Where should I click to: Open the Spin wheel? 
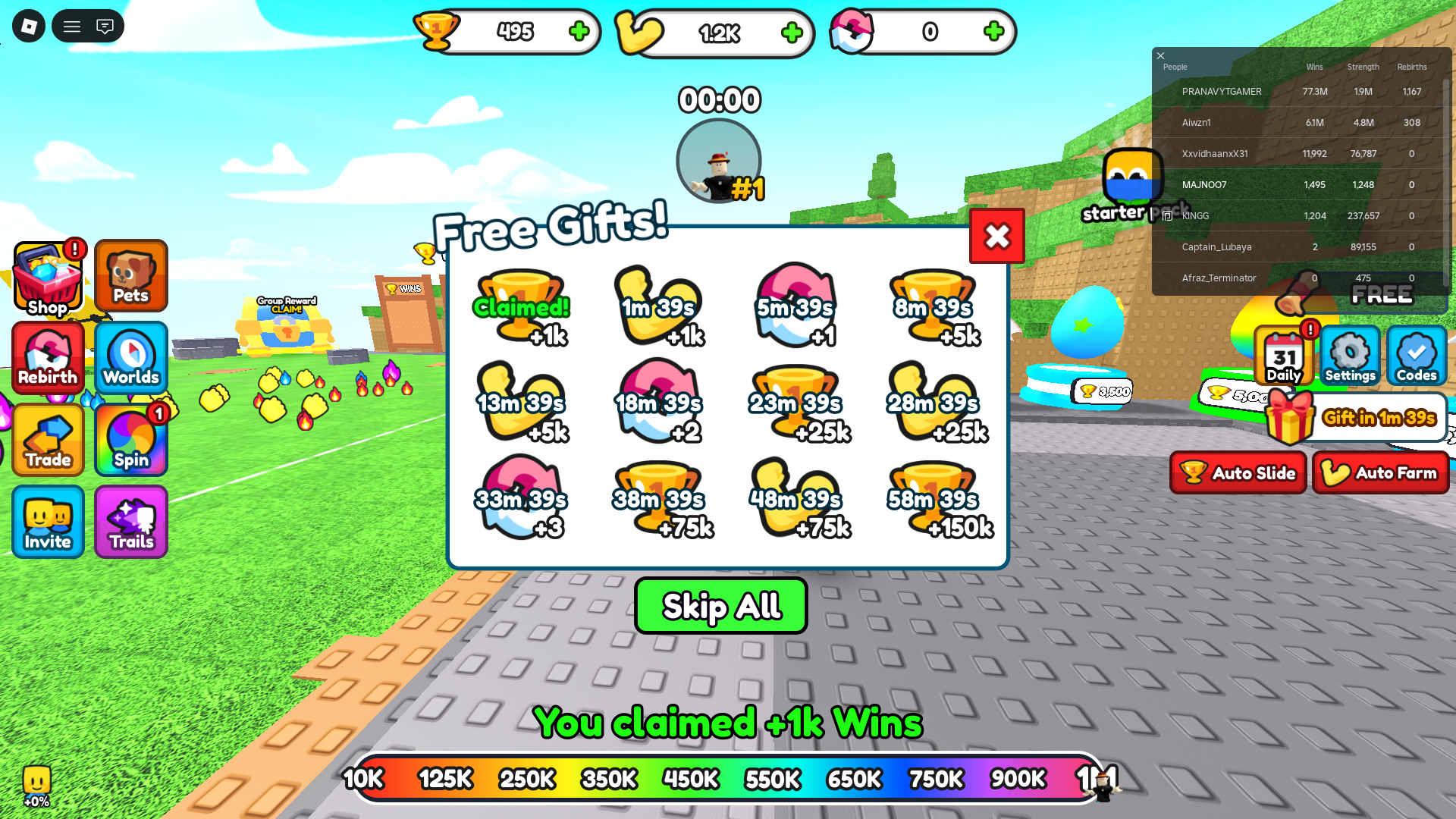pos(130,440)
